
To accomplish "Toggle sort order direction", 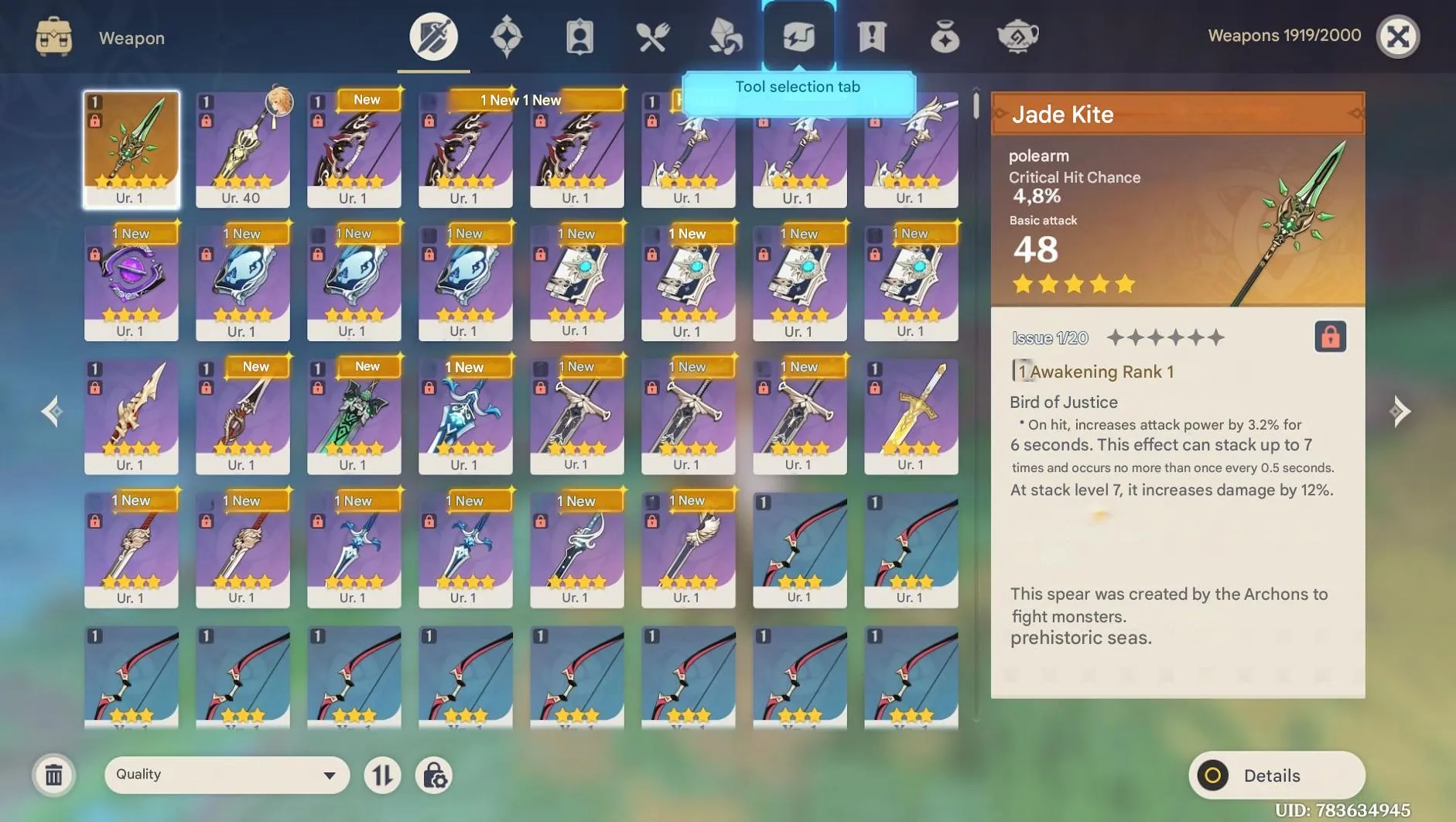I will [382, 775].
